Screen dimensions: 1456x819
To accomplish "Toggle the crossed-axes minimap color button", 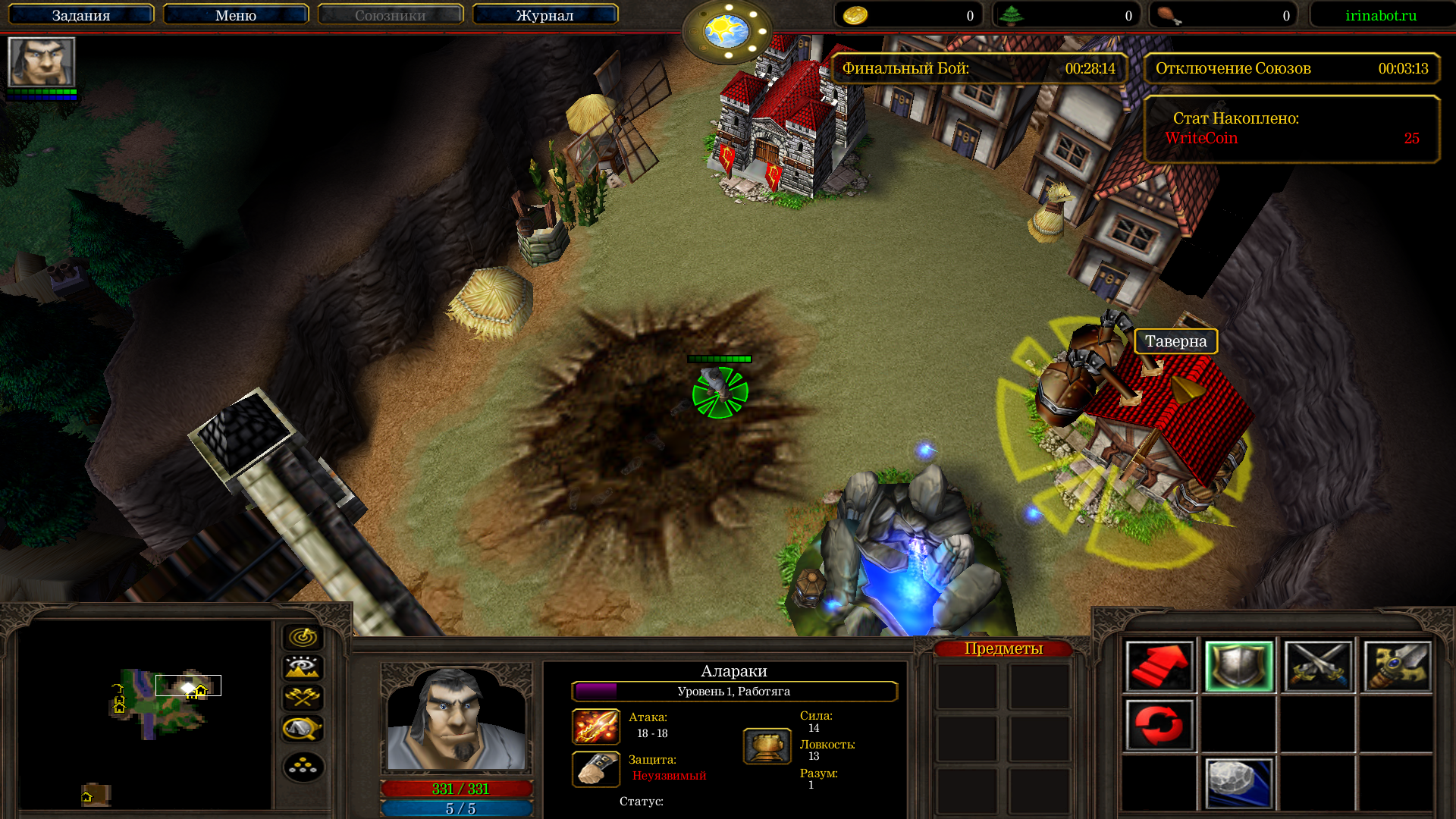I will (303, 698).
